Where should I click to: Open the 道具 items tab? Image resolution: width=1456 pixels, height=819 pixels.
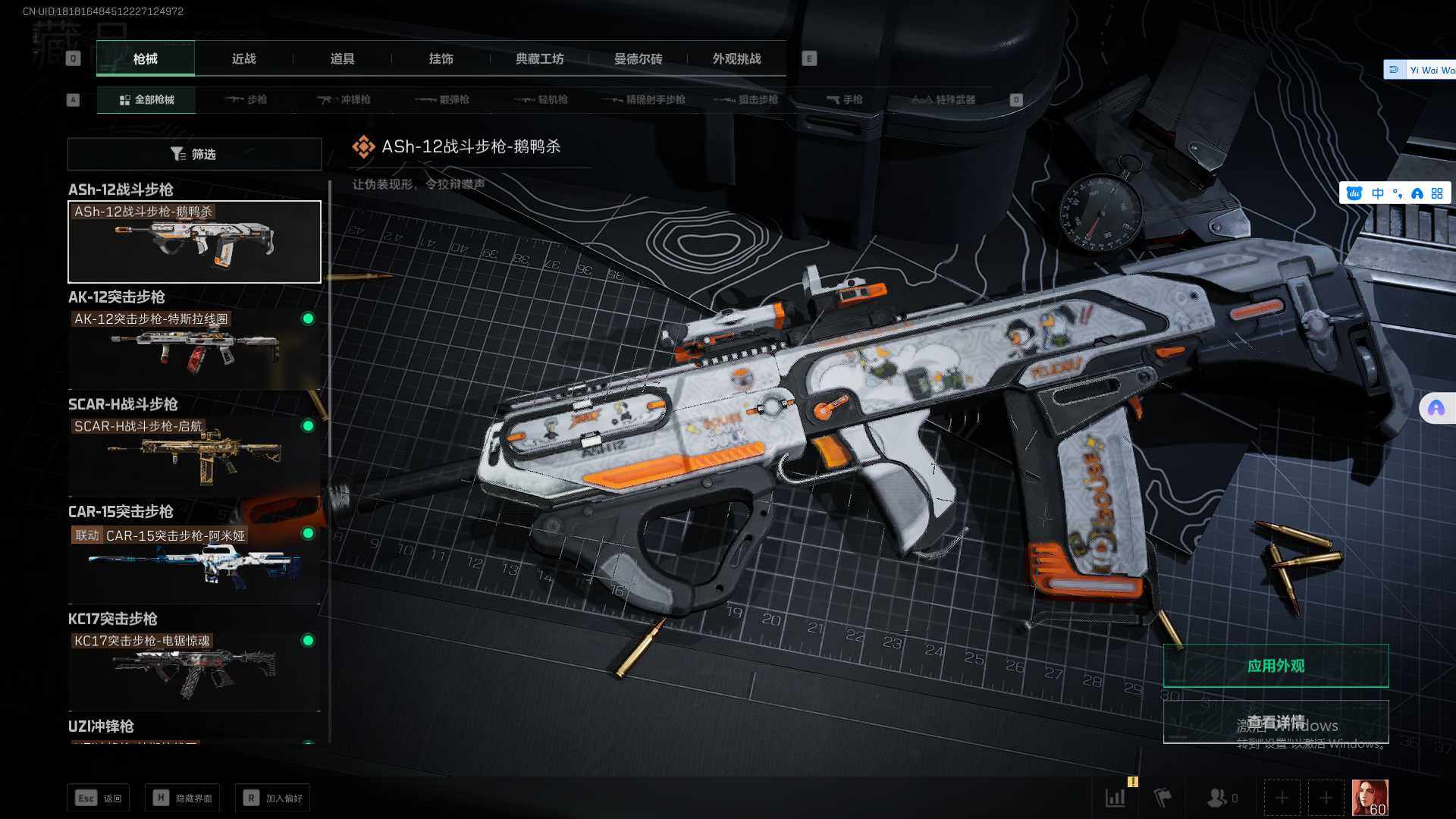pyautogui.click(x=342, y=58)
